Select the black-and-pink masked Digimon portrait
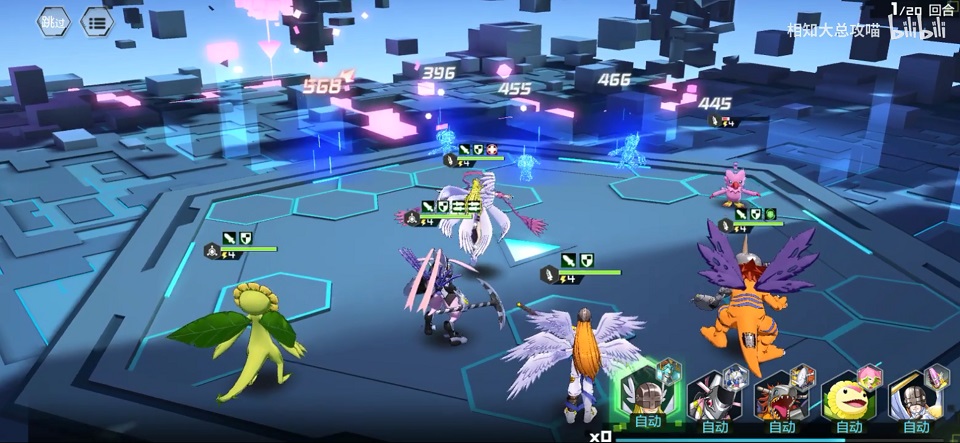 point(714,398)
